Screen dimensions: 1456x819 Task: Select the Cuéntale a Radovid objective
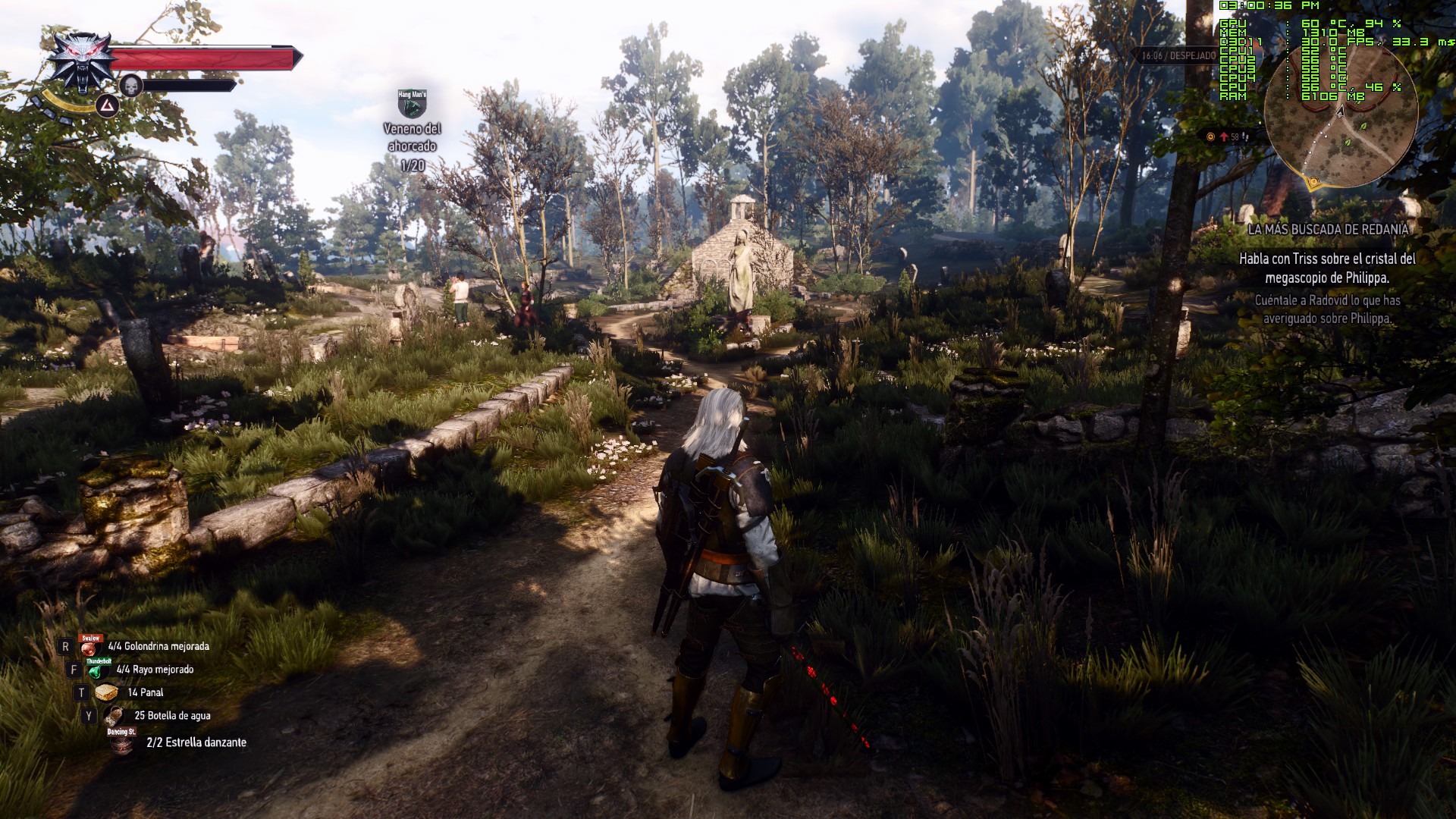[x=1327, y=309]
